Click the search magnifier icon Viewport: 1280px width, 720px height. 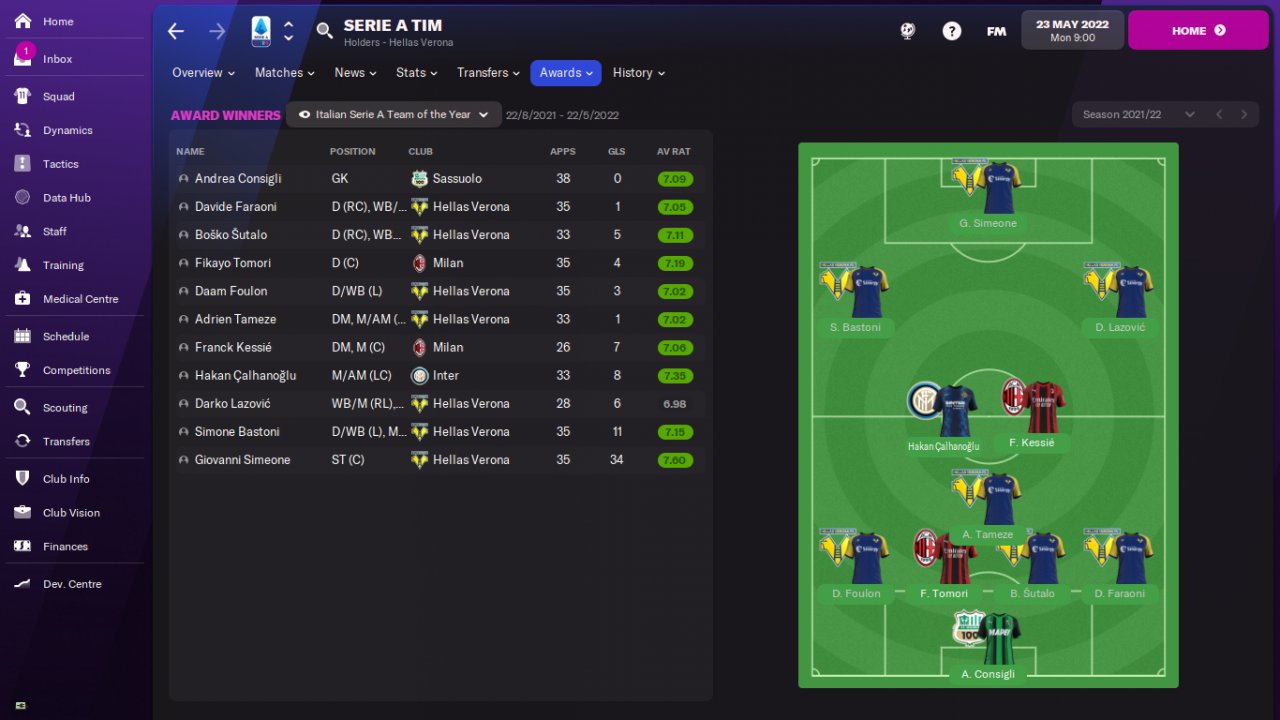(324, 31)
